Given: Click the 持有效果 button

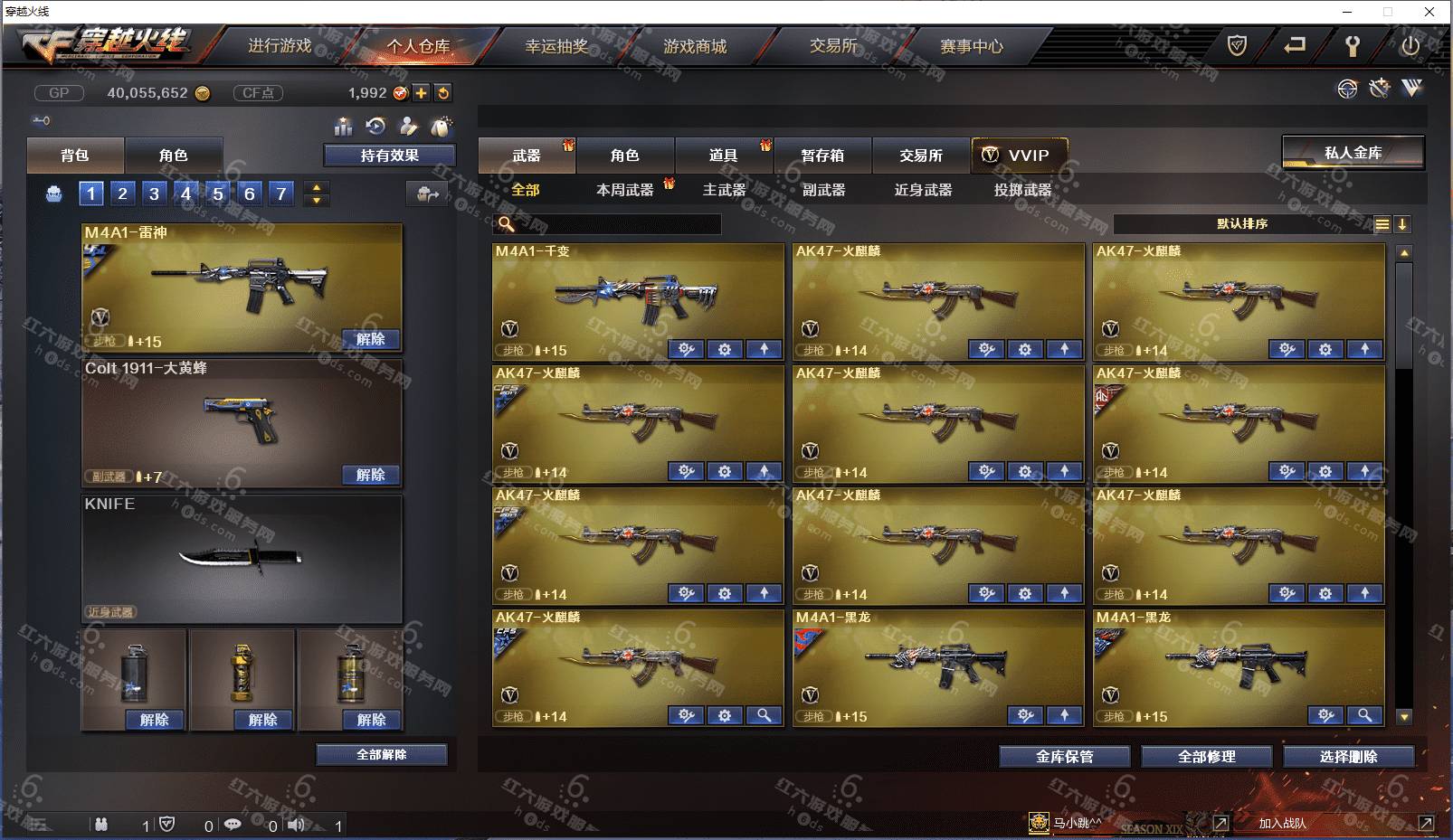Looking at the screenshot, I should tap(389, 156).
